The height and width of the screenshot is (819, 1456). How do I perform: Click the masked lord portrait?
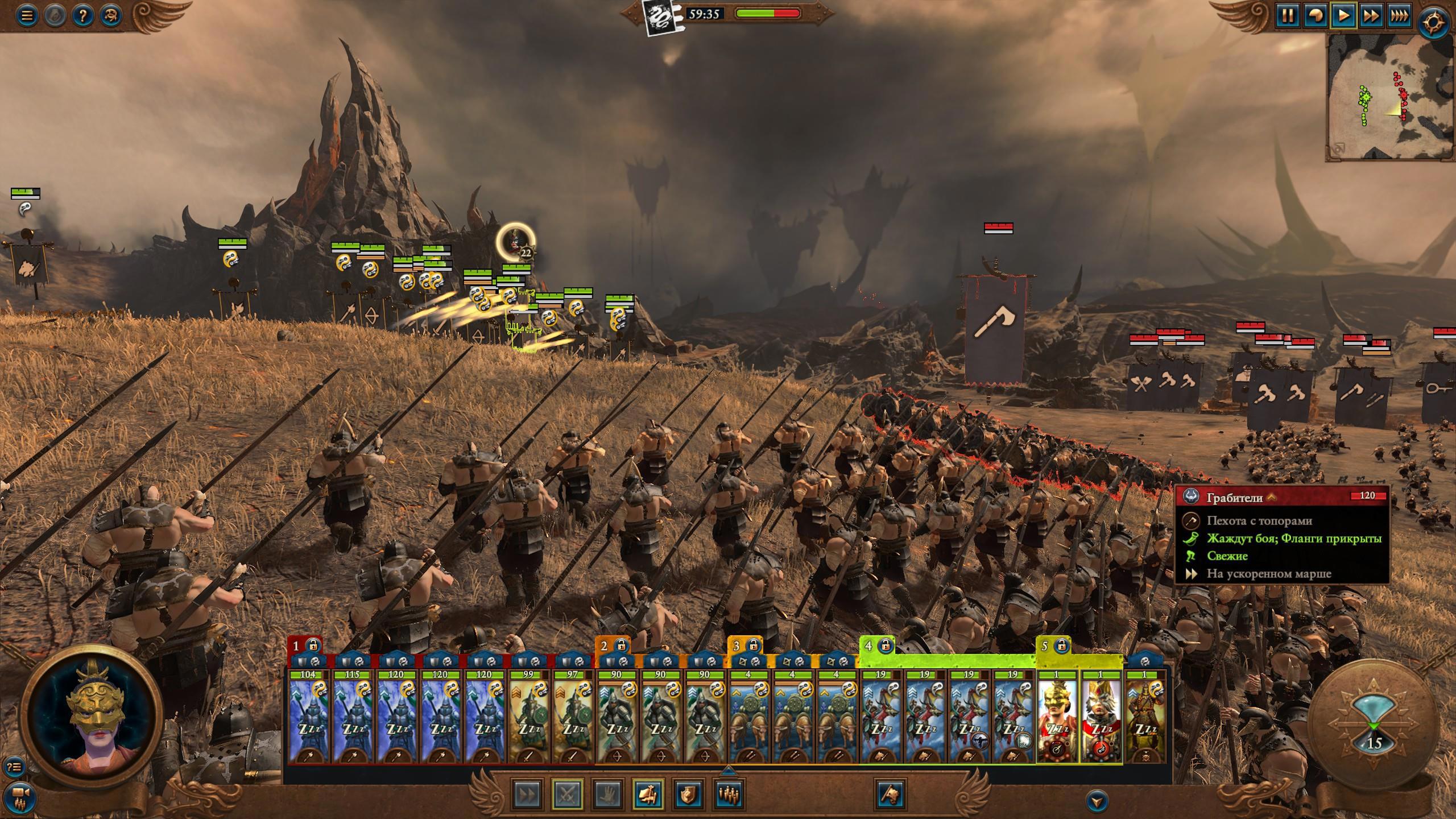pyautogui.click(x=91, y=715)
